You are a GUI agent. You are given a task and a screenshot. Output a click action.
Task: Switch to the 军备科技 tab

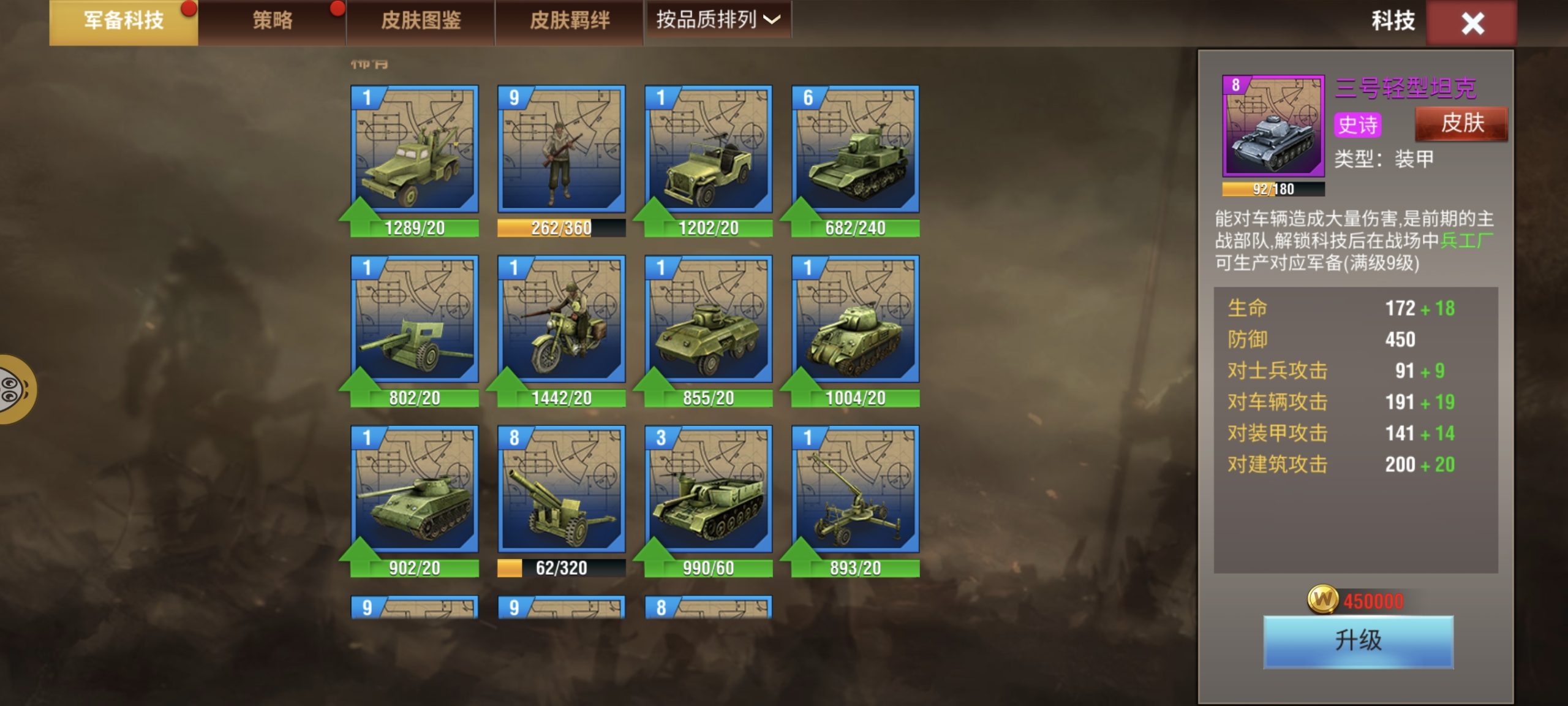[124, 21]
